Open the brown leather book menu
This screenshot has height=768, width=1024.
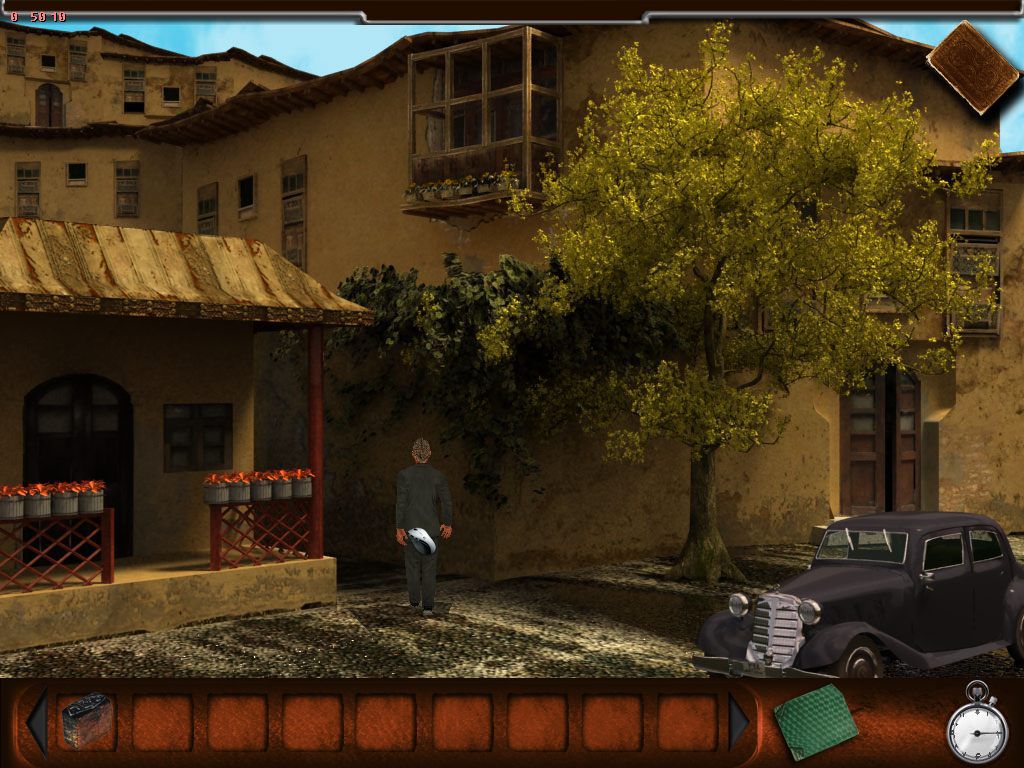[x=972, y=66]
